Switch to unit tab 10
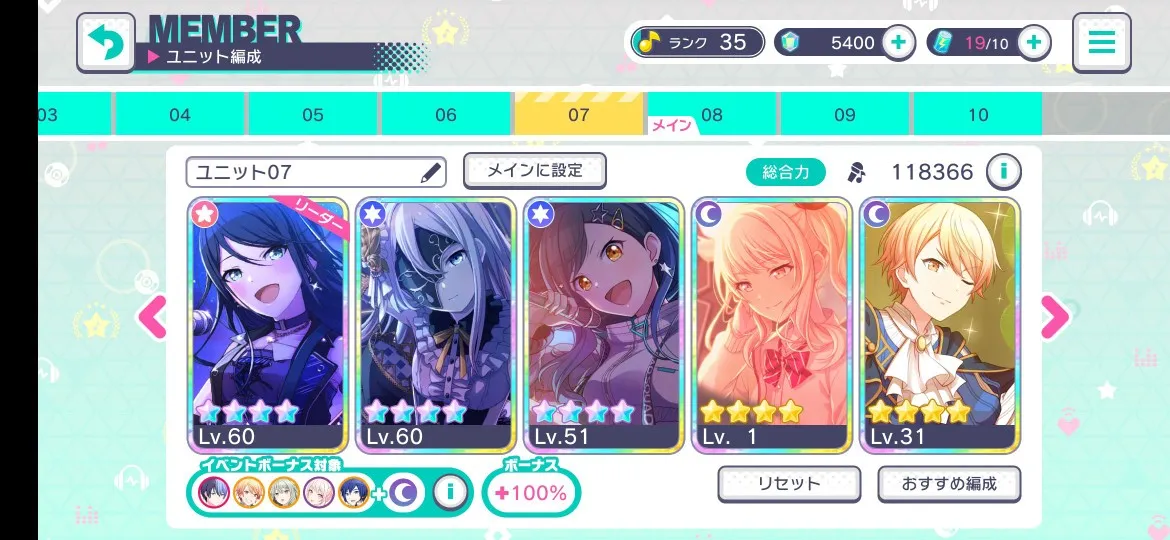1170x540 pixels. (x=978, y=115)
